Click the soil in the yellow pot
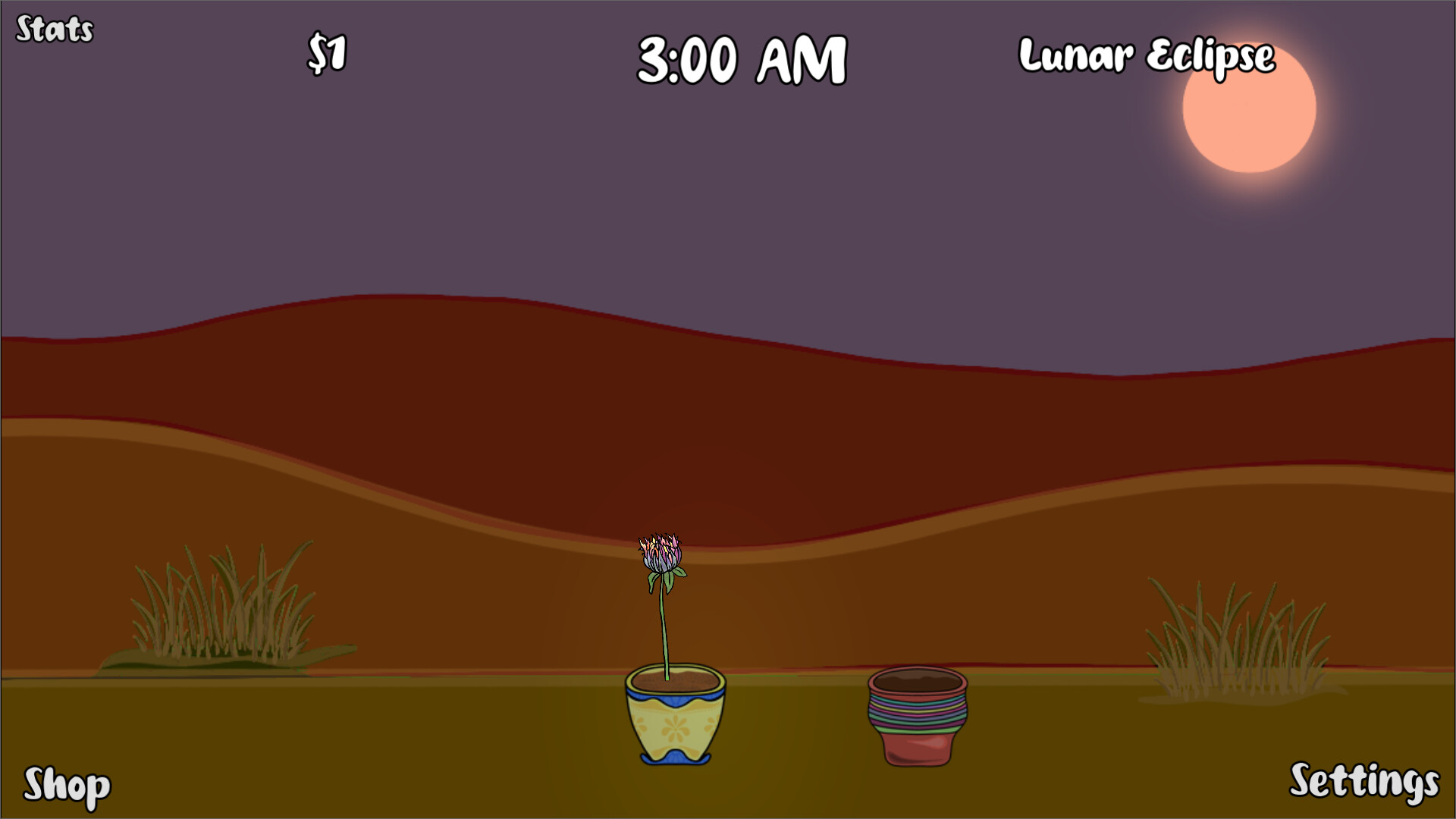 pos(675,677)
